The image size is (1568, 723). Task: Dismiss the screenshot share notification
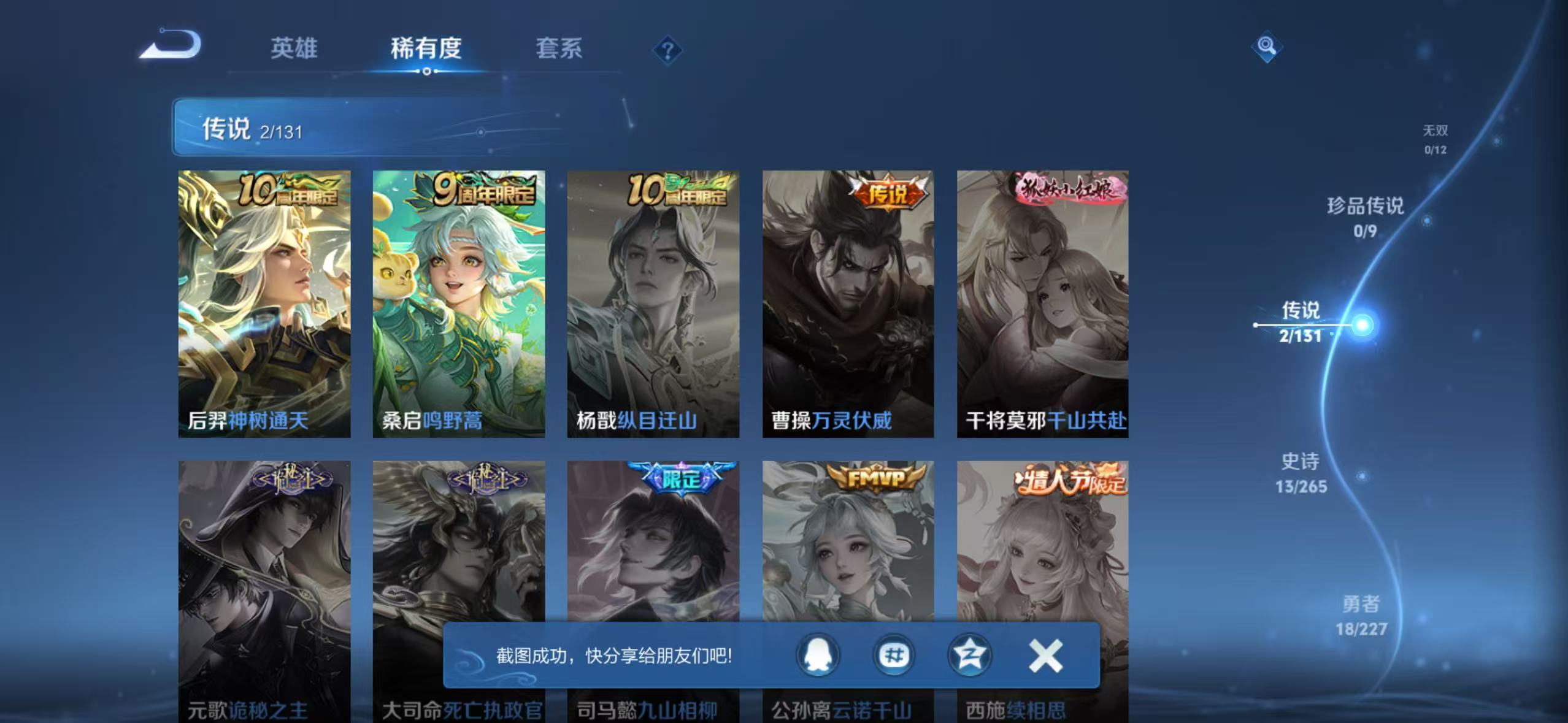pyautogui.click(x=1047, y=655)
